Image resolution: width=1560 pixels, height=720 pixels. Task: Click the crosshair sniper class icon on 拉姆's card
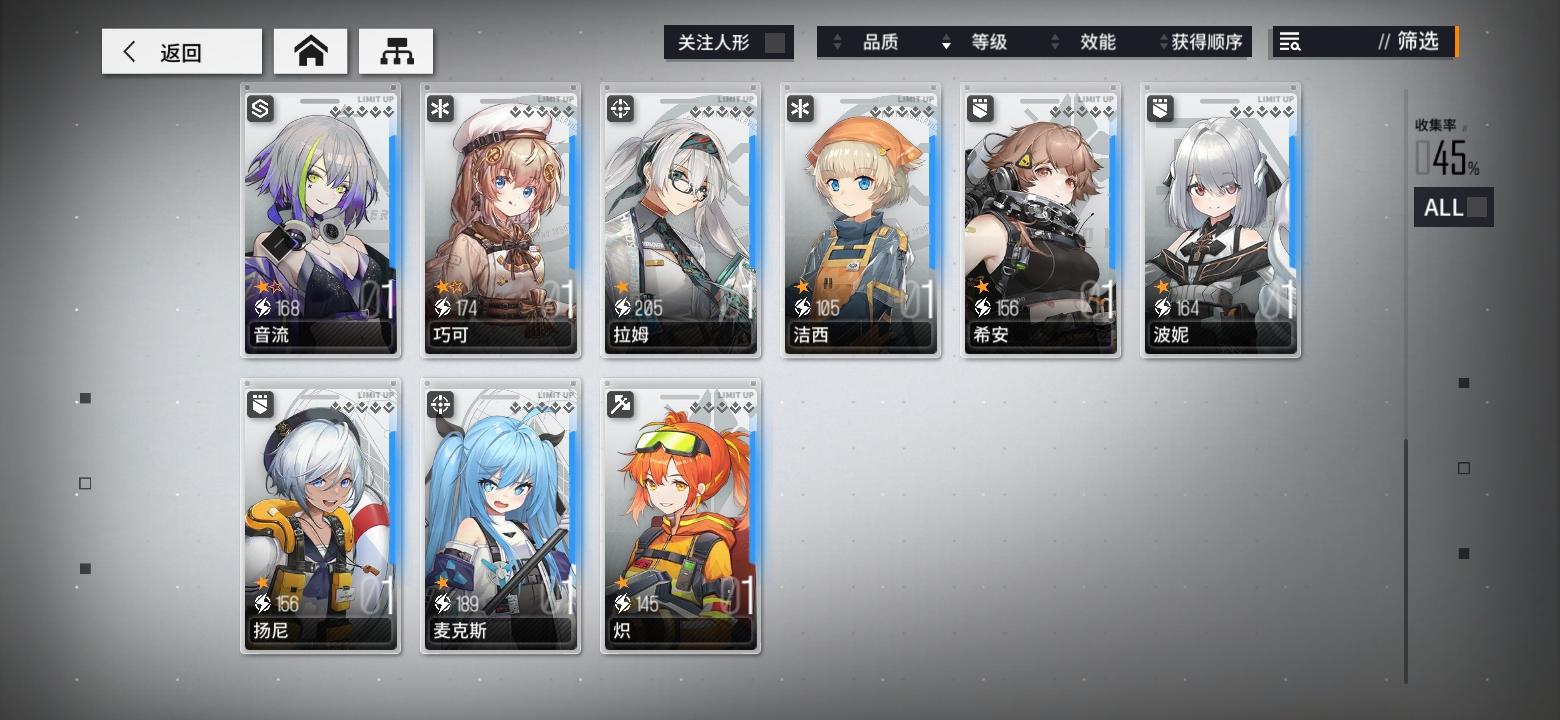[x=619, y=108]
